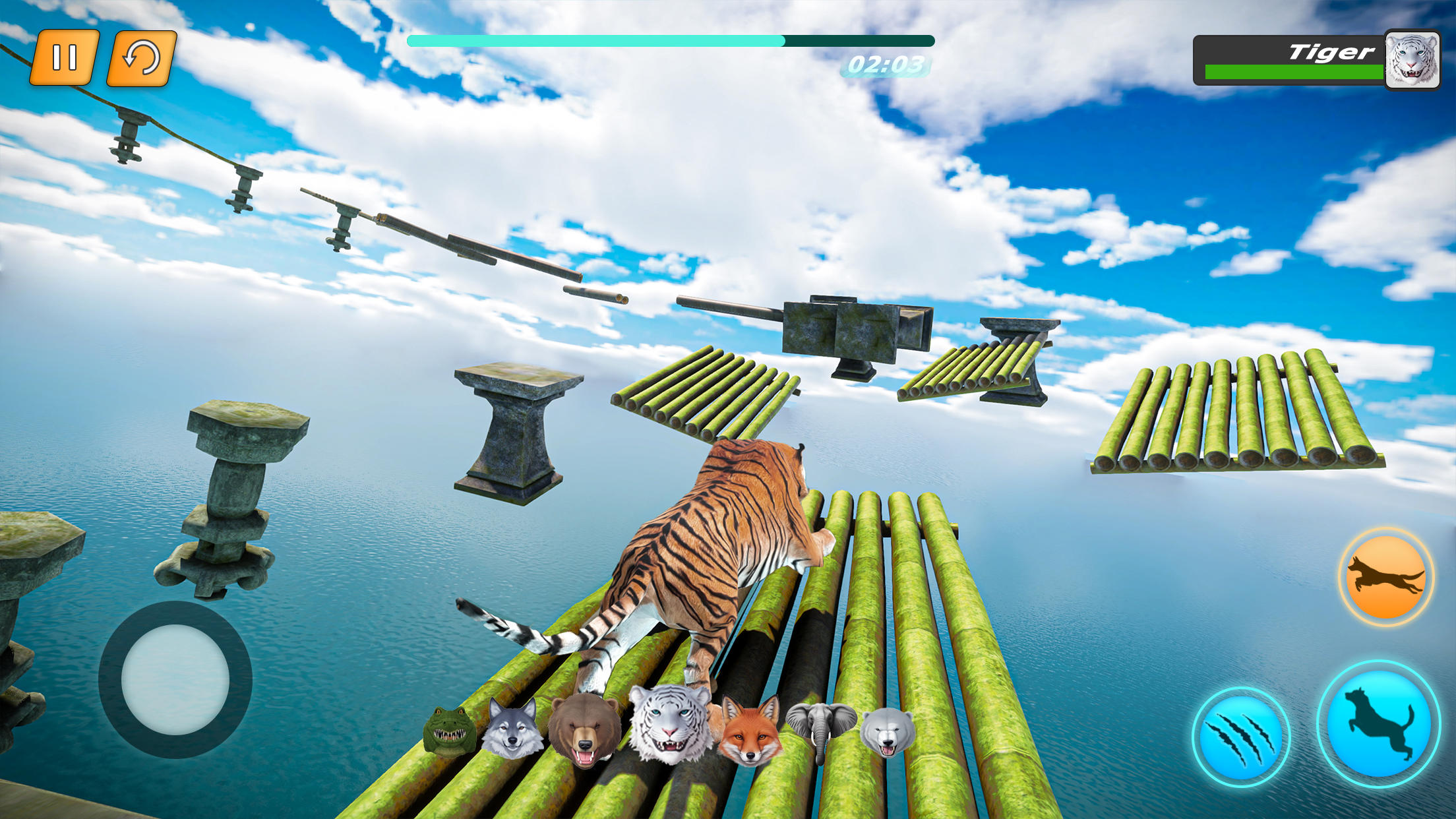Restart the current level
This screenshot has width=1456, height=819.
pos(141,58)
